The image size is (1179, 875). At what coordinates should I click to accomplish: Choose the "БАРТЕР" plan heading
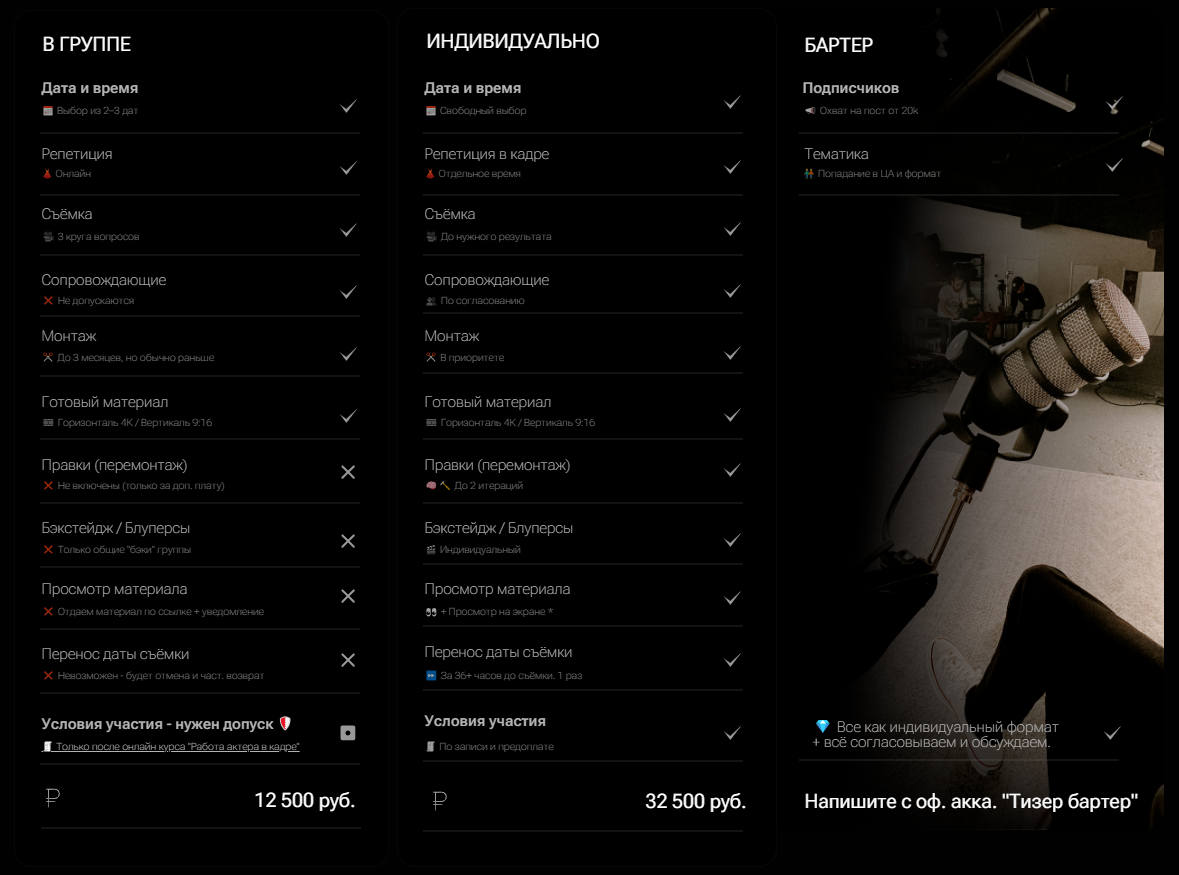click(x=839, y=45)
